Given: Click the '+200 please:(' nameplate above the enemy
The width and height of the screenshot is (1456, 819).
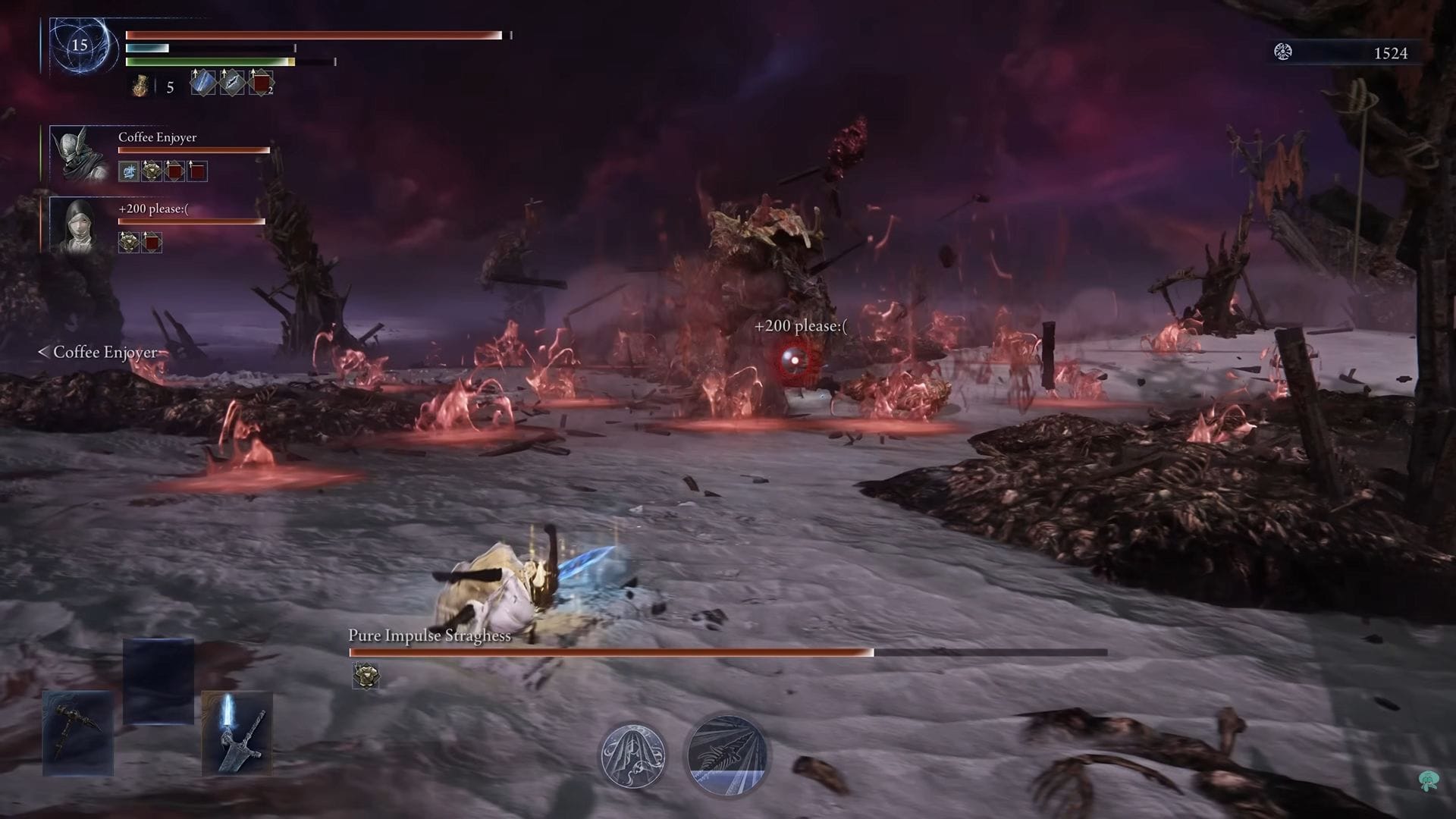Looking at the screenshot, I should (x=801, y=325).
